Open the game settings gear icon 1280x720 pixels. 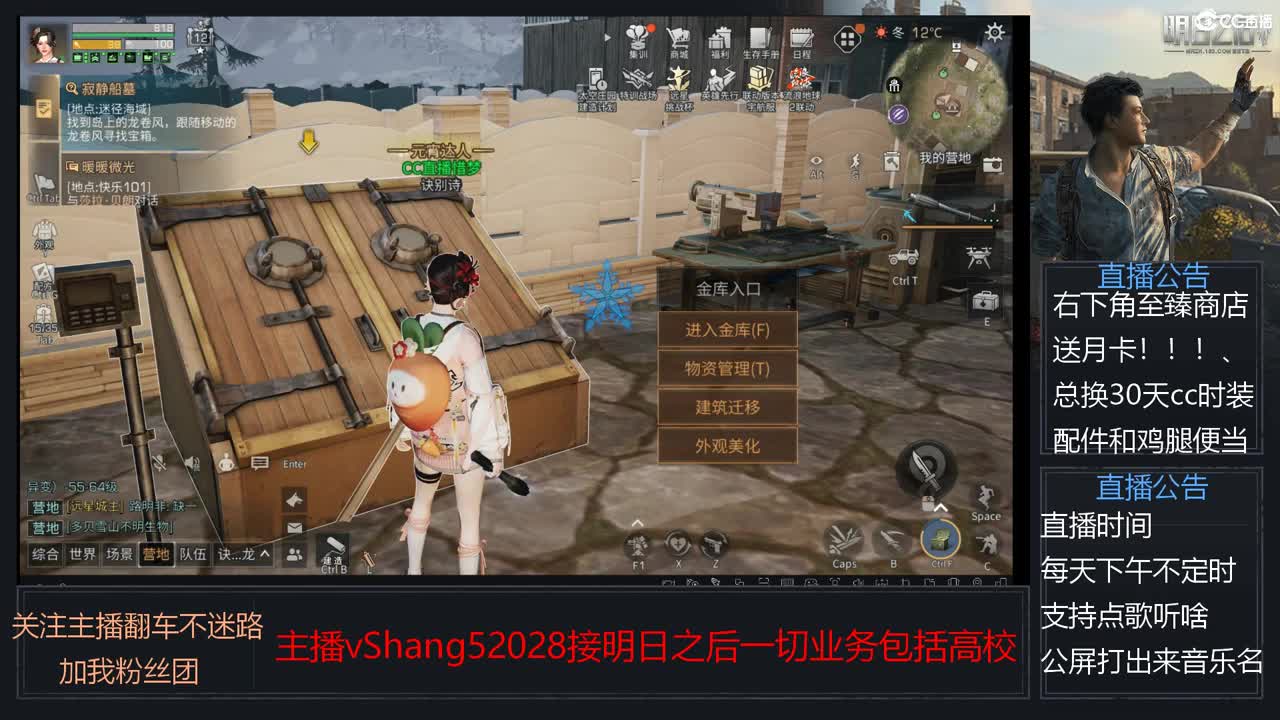click(994, 31)
